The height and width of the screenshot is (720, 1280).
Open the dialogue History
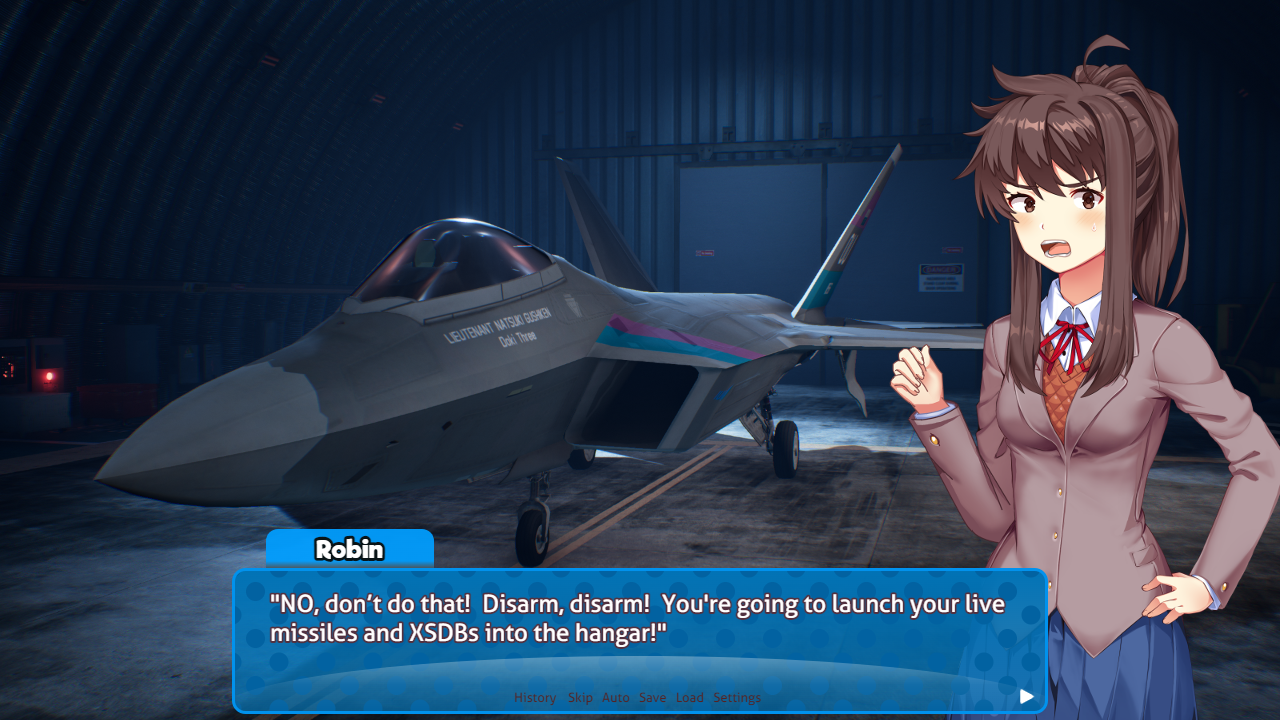pyautogui.click(x=534, y=697)
